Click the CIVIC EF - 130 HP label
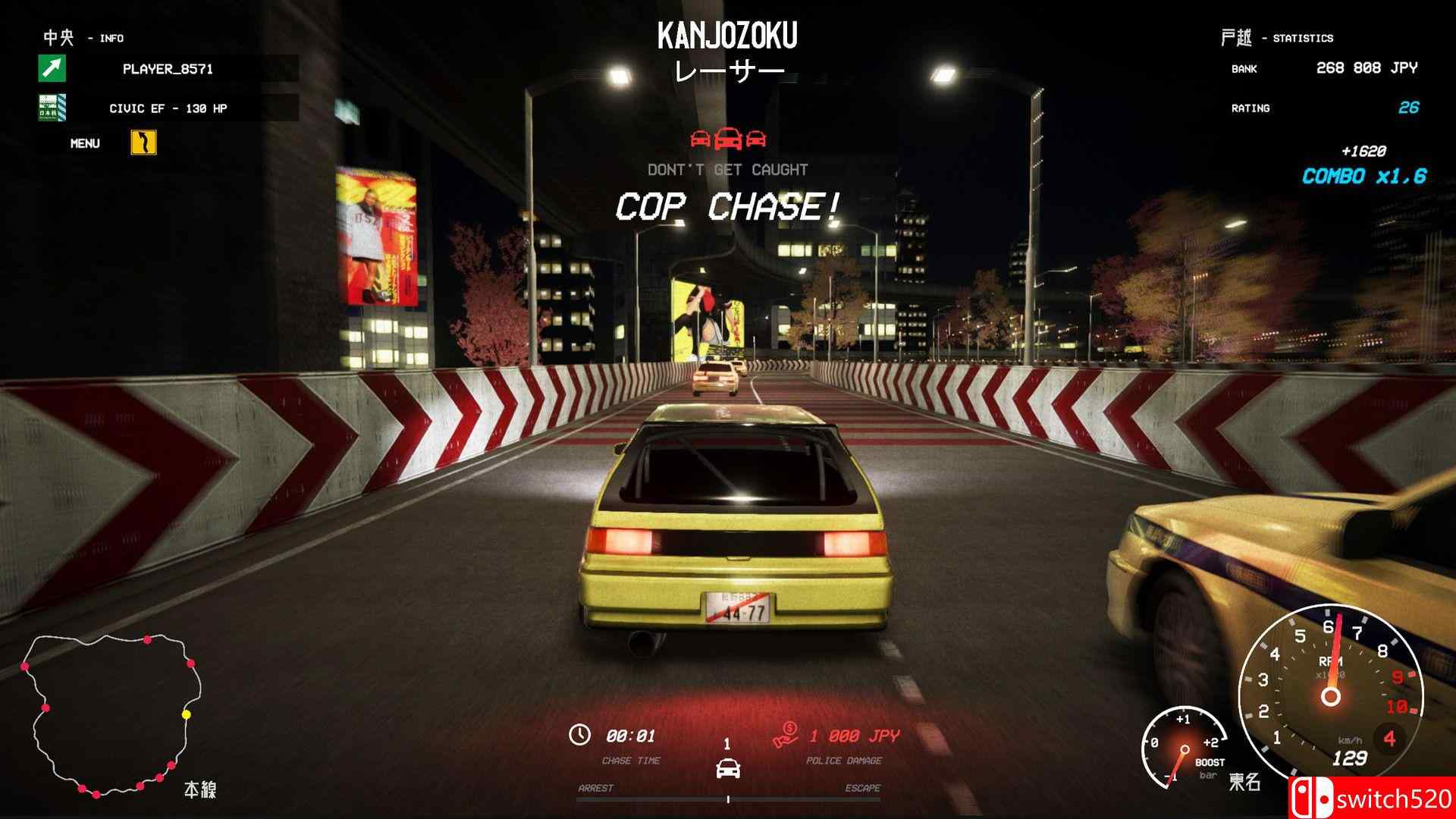 pos(168,108)
